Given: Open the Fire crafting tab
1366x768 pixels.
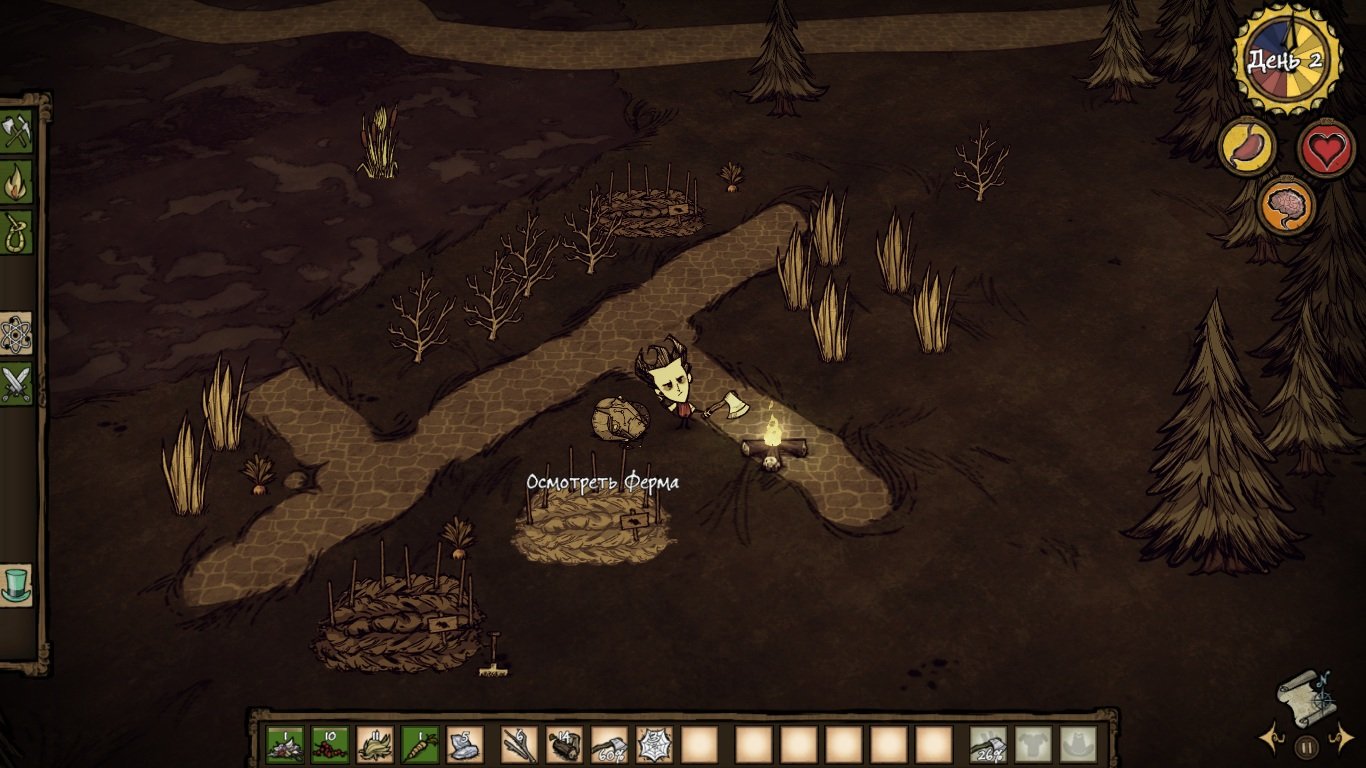Looking at the screenshot, I should (x=17, y=183).
